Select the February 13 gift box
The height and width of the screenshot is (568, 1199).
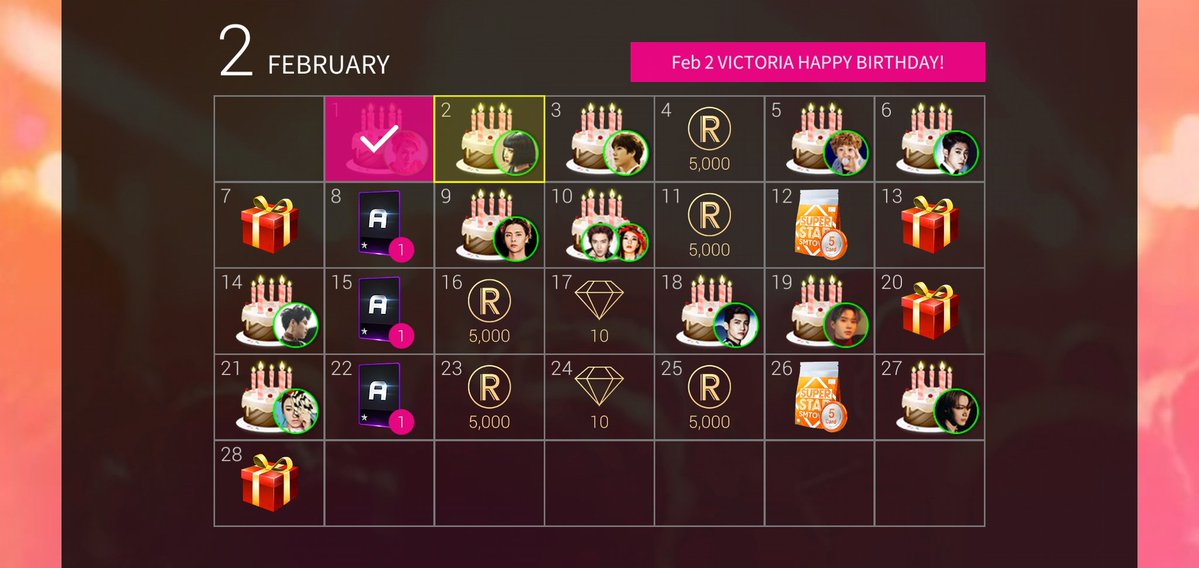point(929,226)
